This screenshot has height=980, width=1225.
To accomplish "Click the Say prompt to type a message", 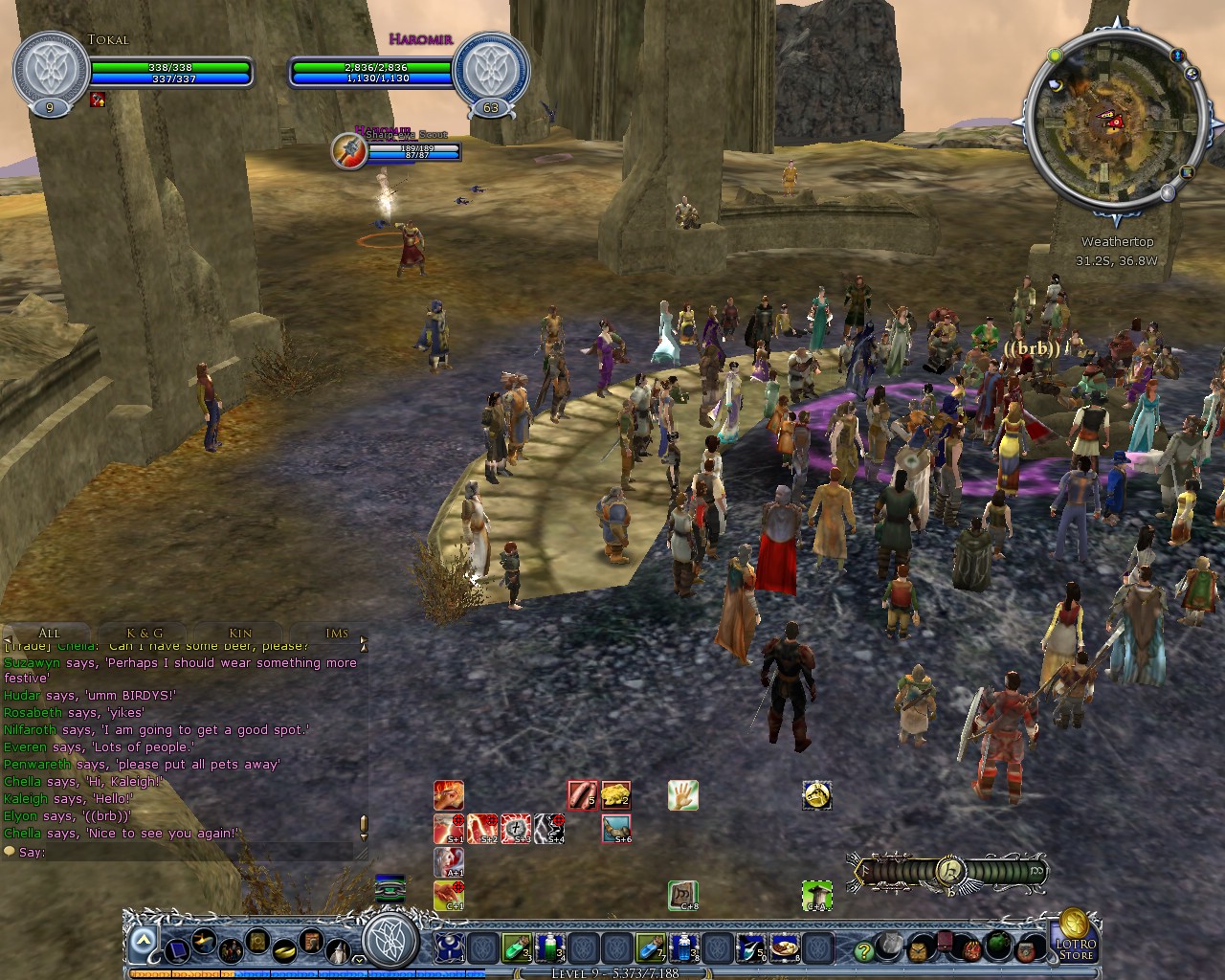I will click(33, 852).
